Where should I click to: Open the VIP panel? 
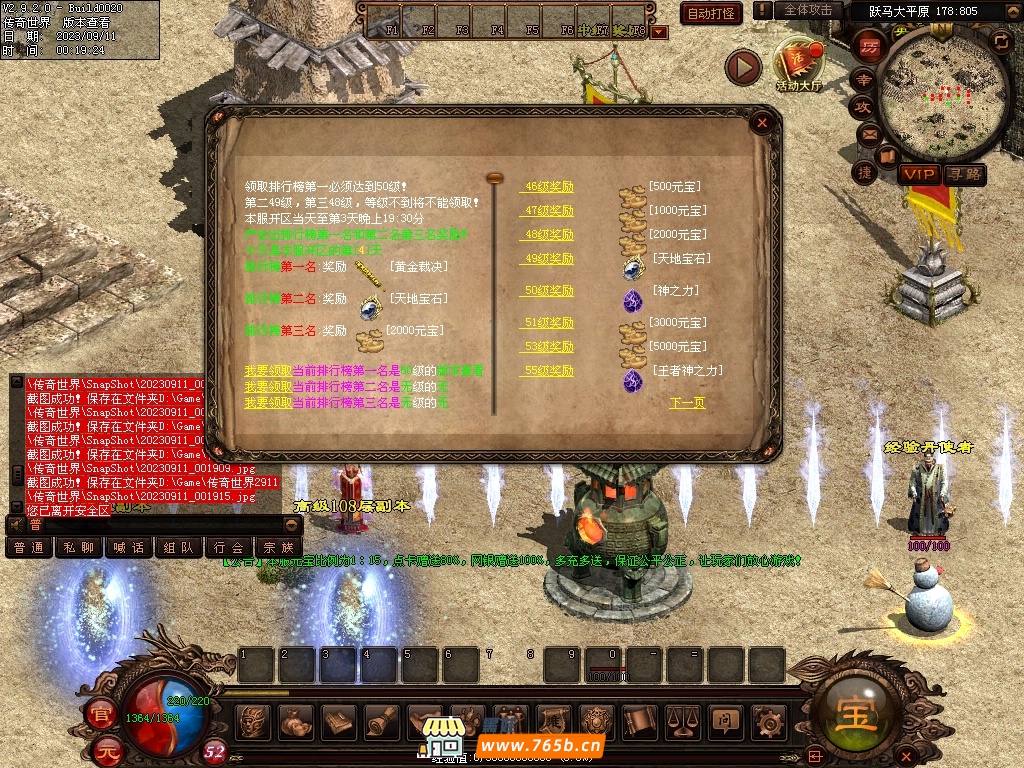click(x=919, y=174)
